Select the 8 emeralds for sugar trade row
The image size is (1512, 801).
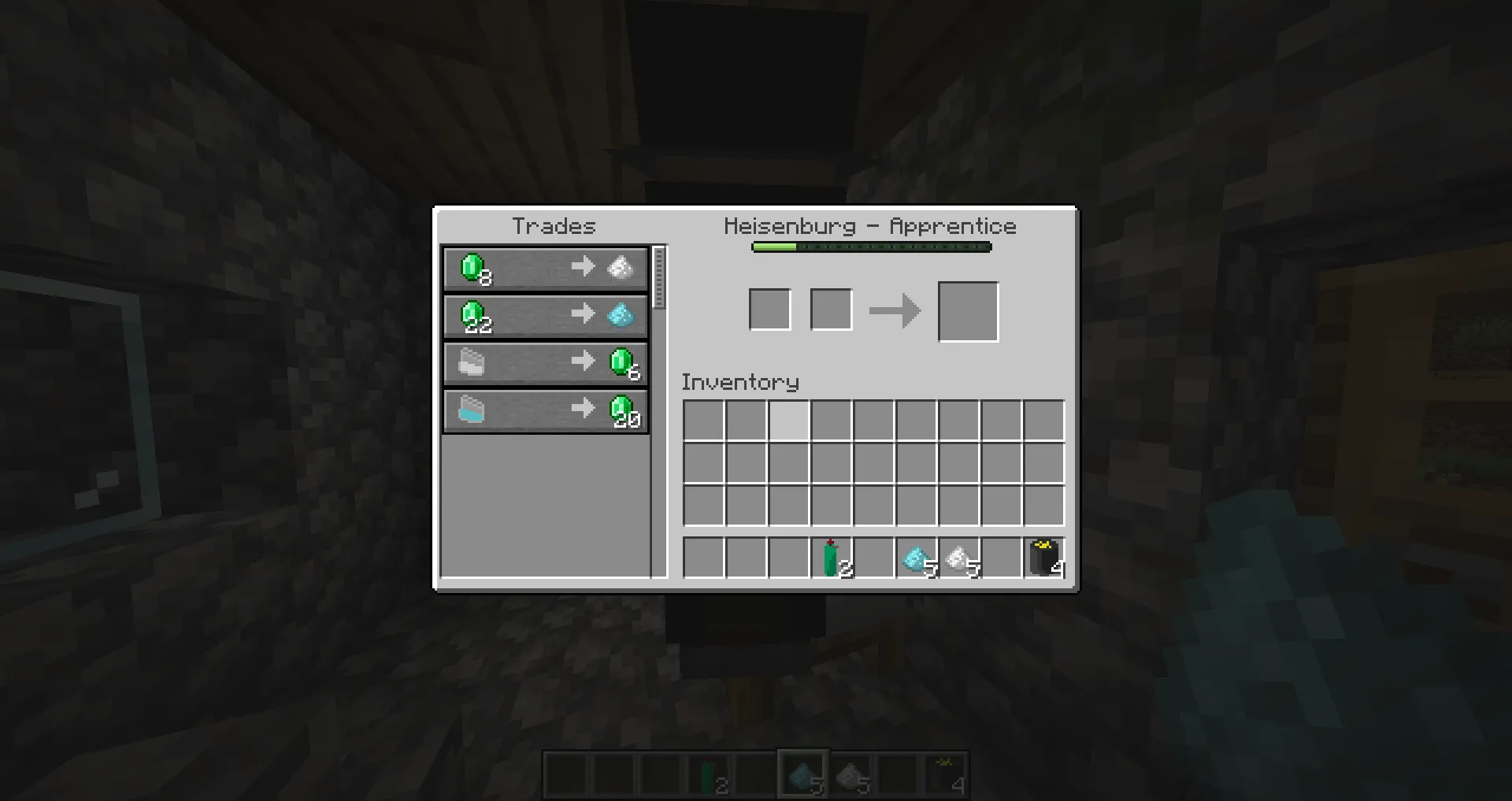[545, 268]
